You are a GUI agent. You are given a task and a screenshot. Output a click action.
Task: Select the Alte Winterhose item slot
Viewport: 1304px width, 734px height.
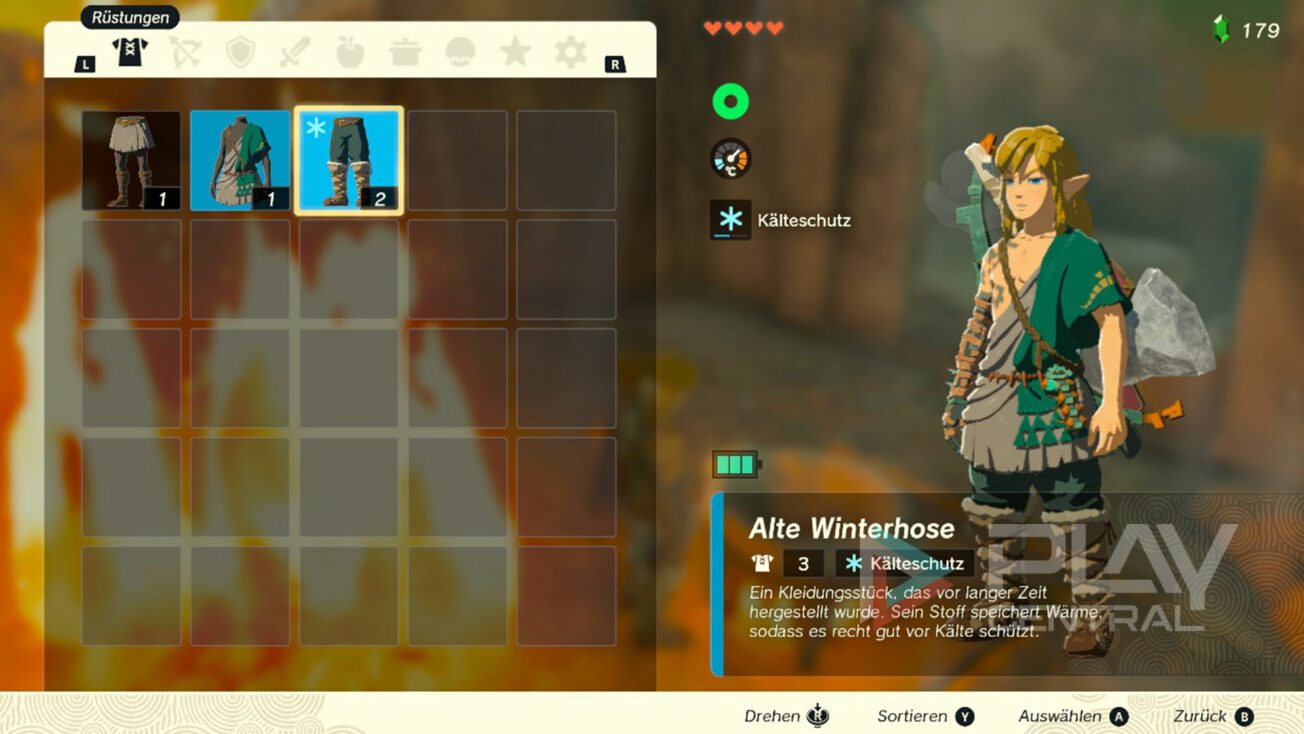347,160
